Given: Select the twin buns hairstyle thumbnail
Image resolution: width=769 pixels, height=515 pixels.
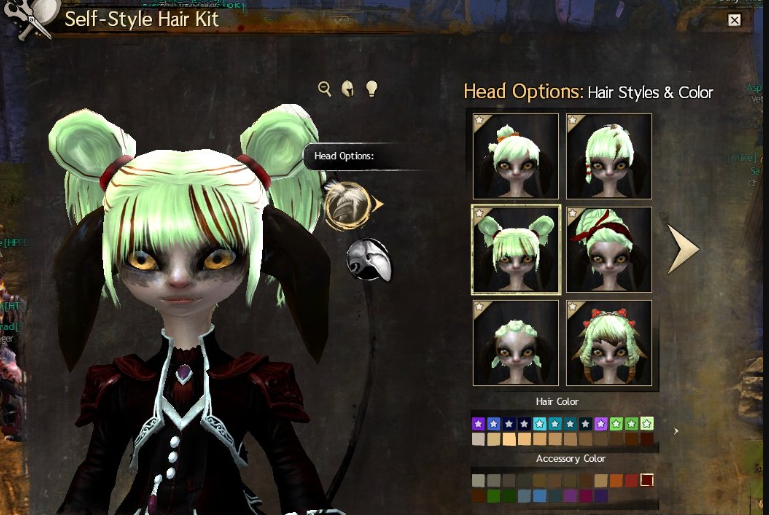Looking at the screenshot, I should [x=515, y=250].
